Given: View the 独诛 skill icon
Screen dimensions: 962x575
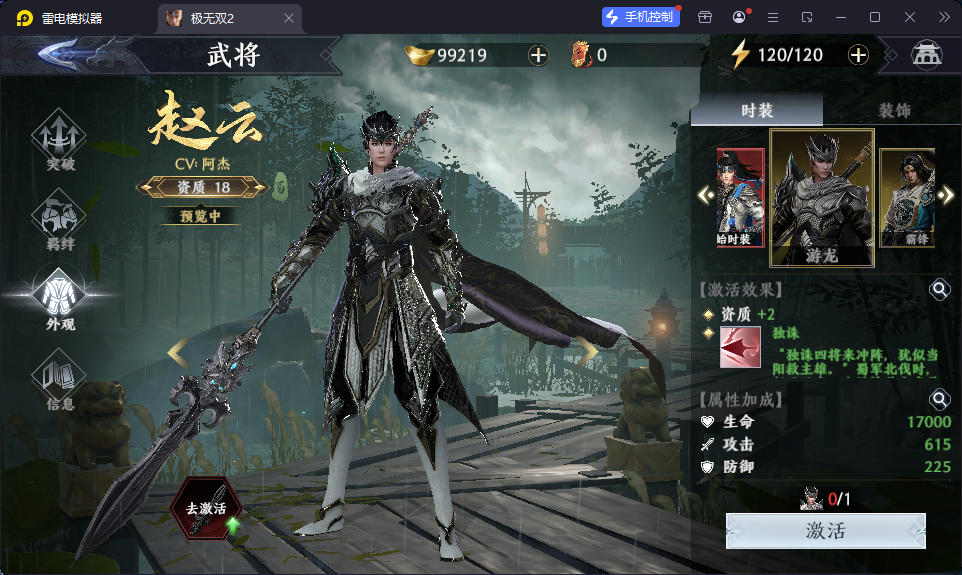Looking at the screenshot, I should point(740,347).
